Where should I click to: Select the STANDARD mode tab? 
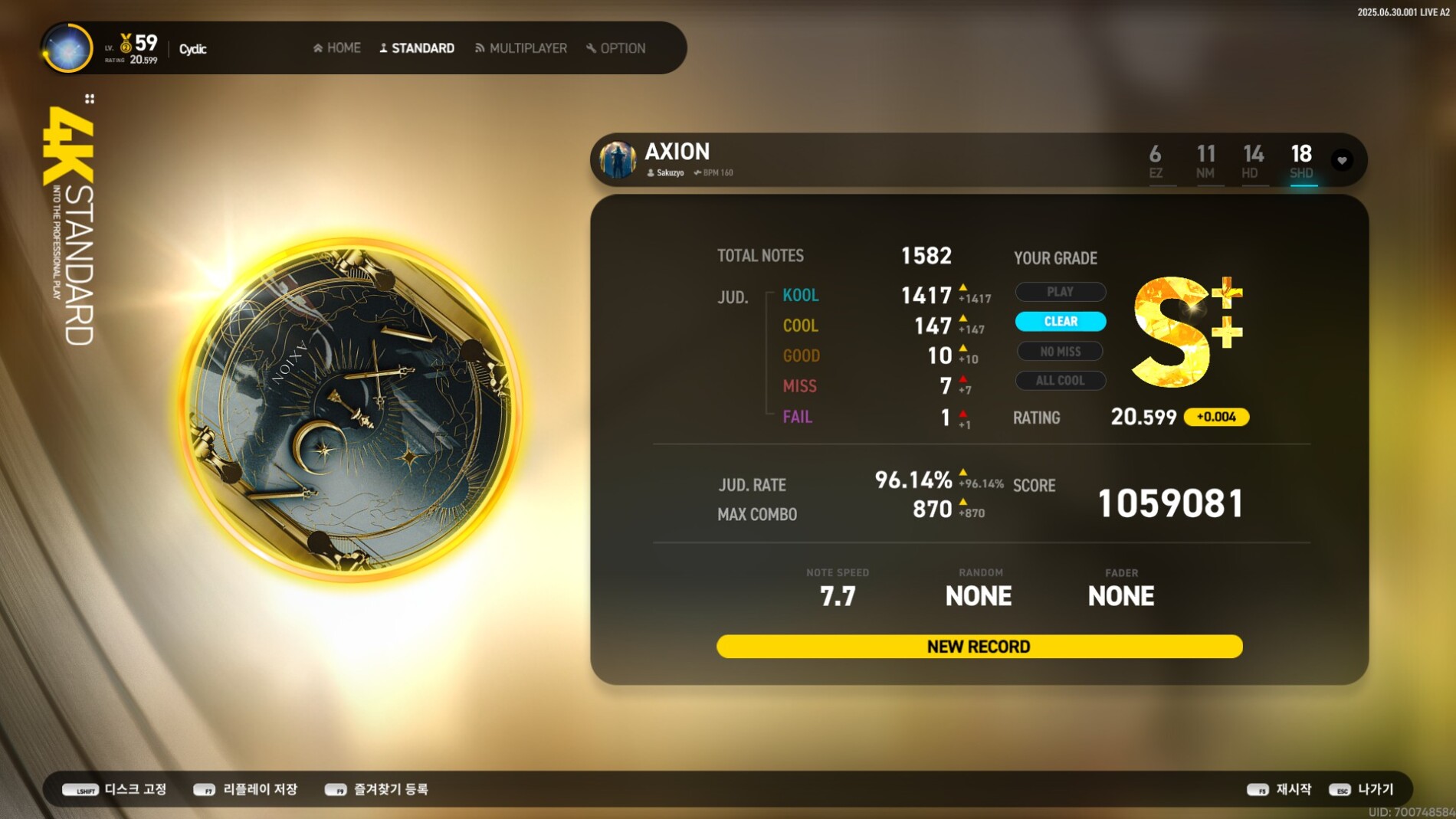tap(417, 48)
